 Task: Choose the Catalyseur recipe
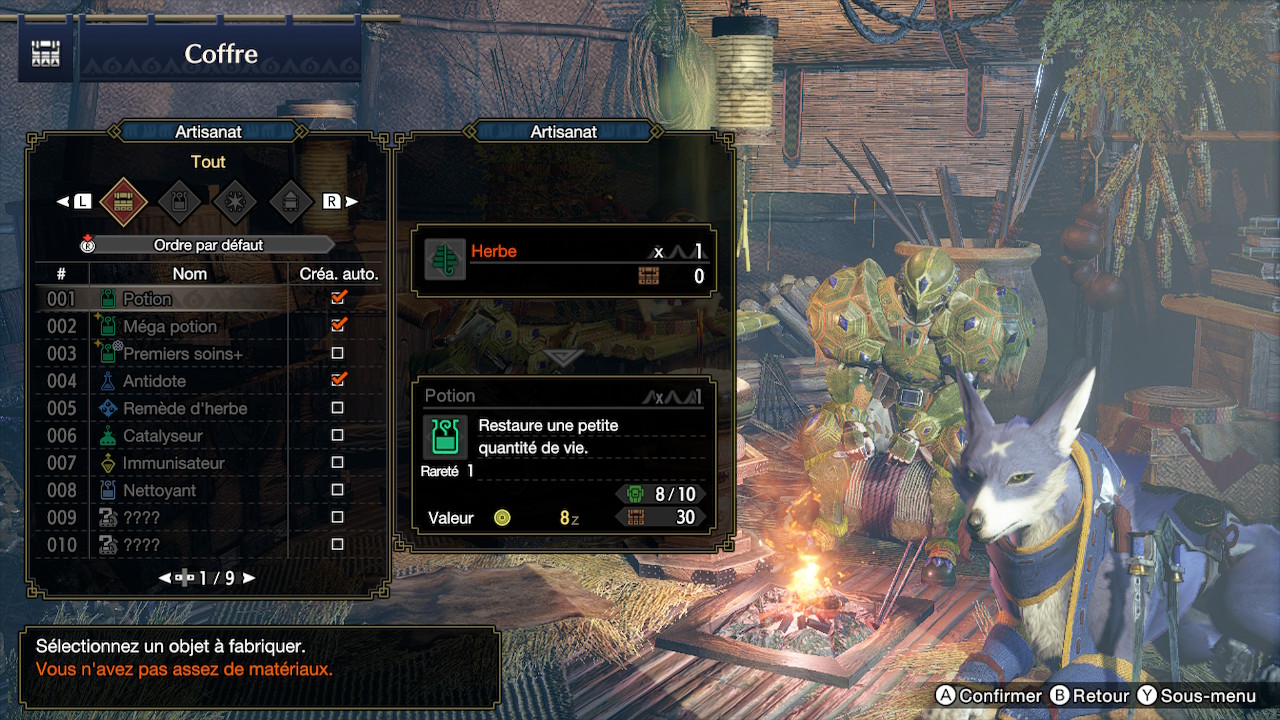[162, 436]
